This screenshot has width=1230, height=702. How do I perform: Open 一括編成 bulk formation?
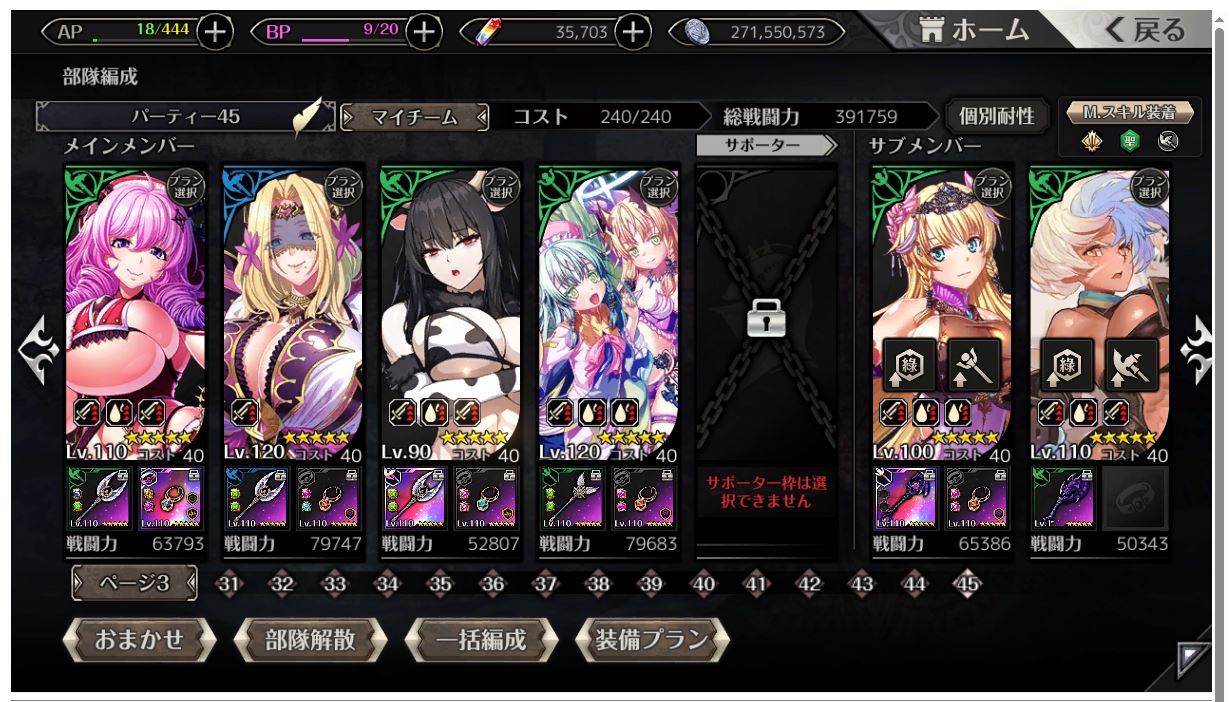(x=481, y=640)
